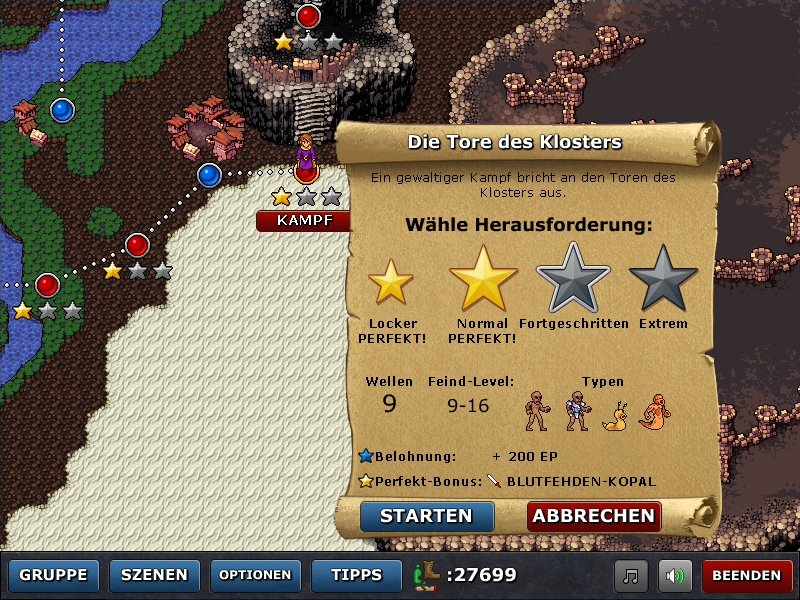This screenshot has height=600, width=800.
Task: Select the Locker difficulty star
Action: pos(391,282)
